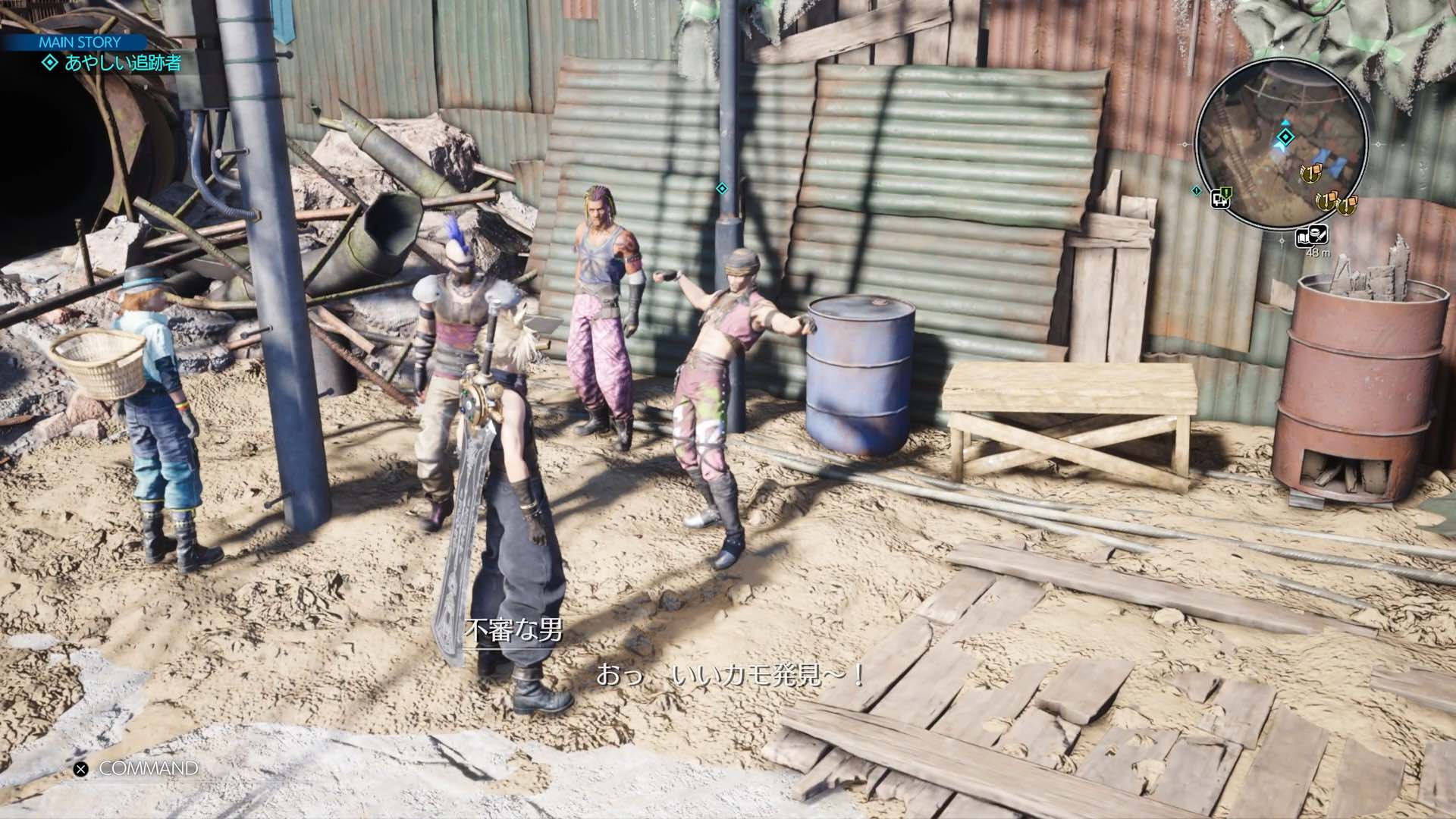Select the X button glyph next to COMMAND

[x=79, y=768]
